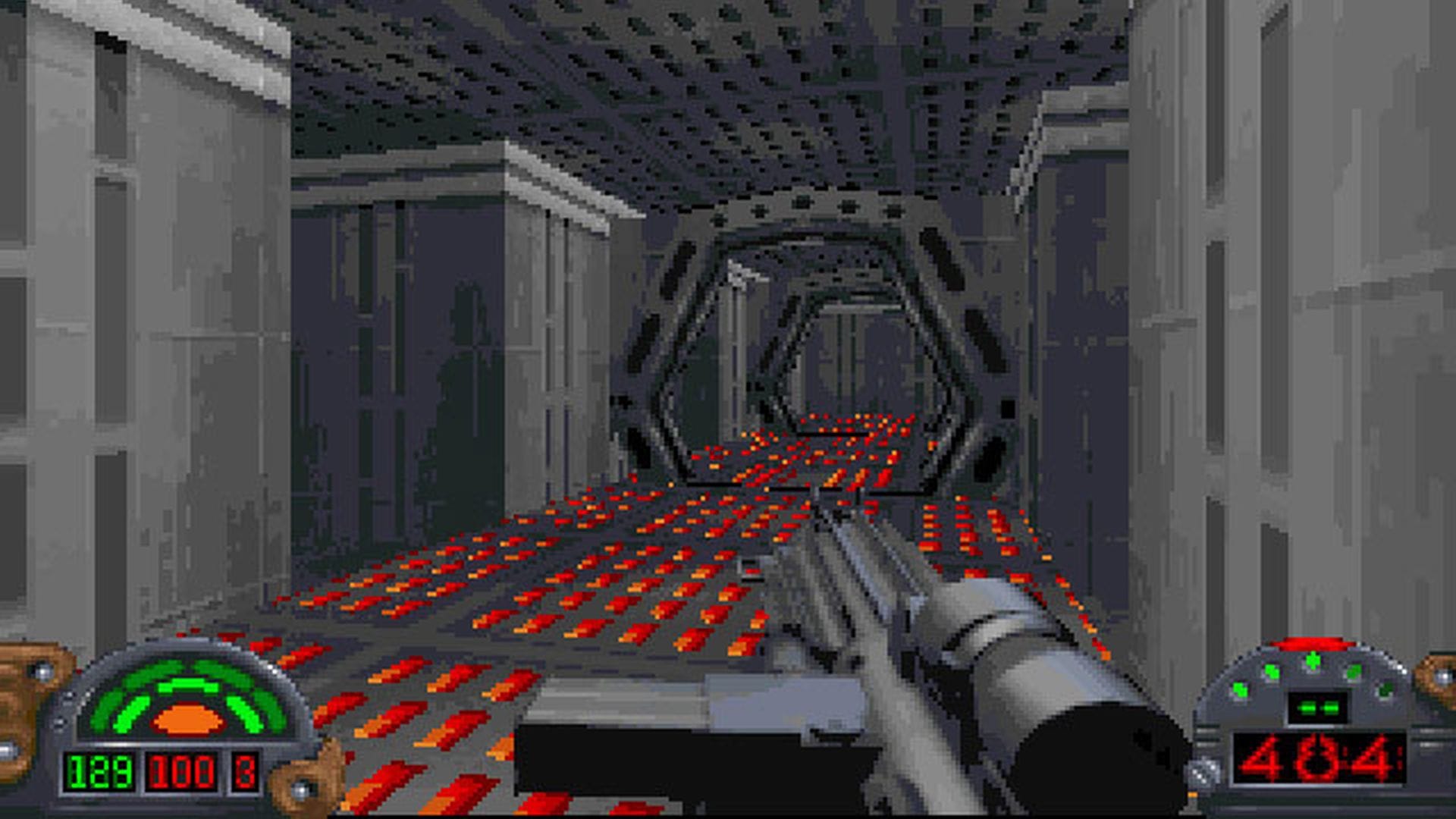The width and height of the screenshot is (1456, 819).
Task: Select the green 189 shield counter
Action: [x=102, y=773]
